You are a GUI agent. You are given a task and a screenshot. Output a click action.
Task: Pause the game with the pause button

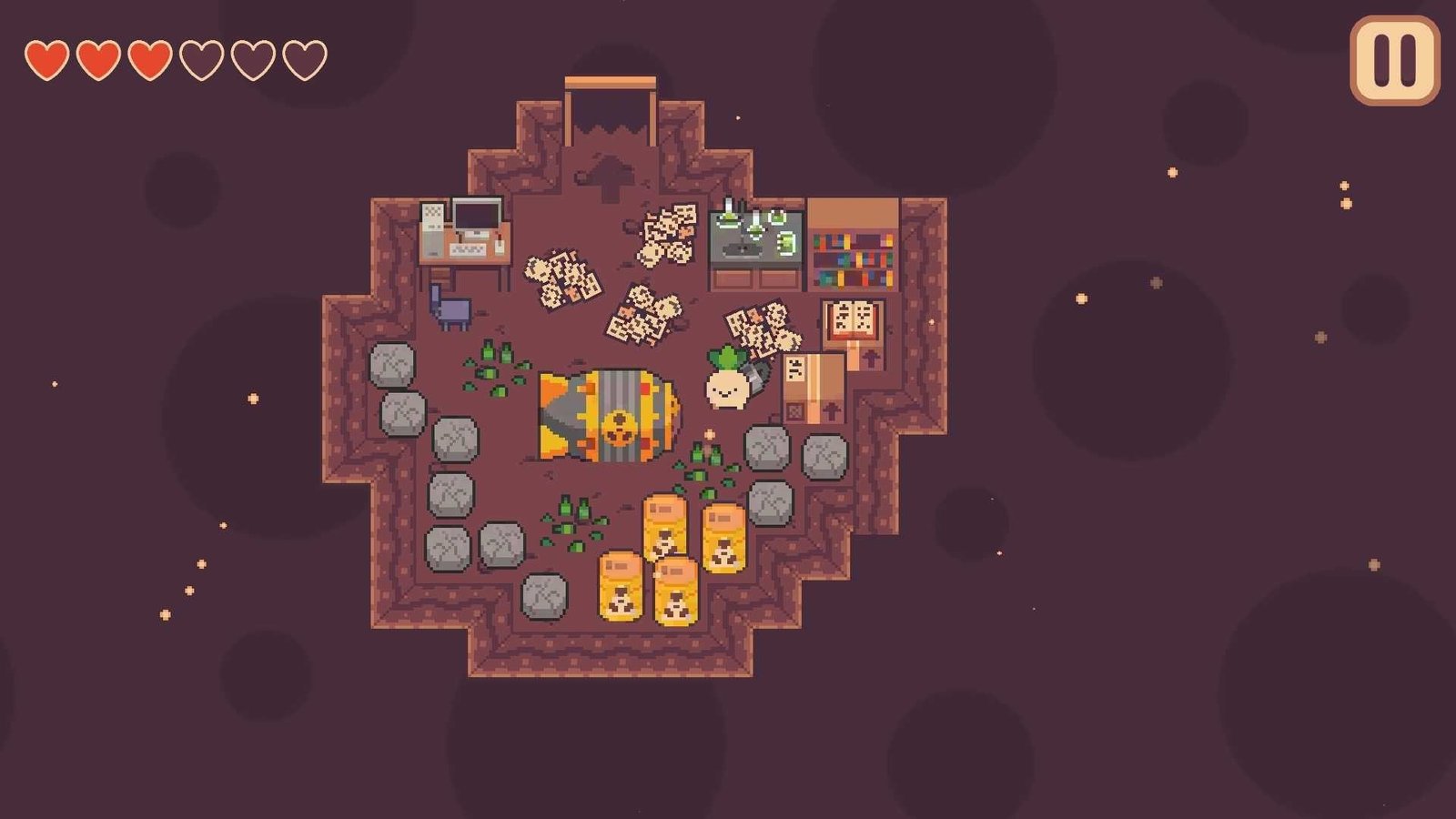click(x=1394, y=60)
